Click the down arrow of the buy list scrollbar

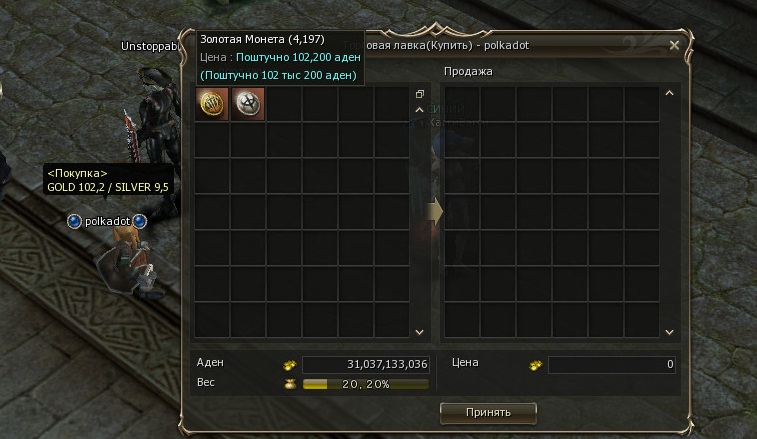(420, 332)
